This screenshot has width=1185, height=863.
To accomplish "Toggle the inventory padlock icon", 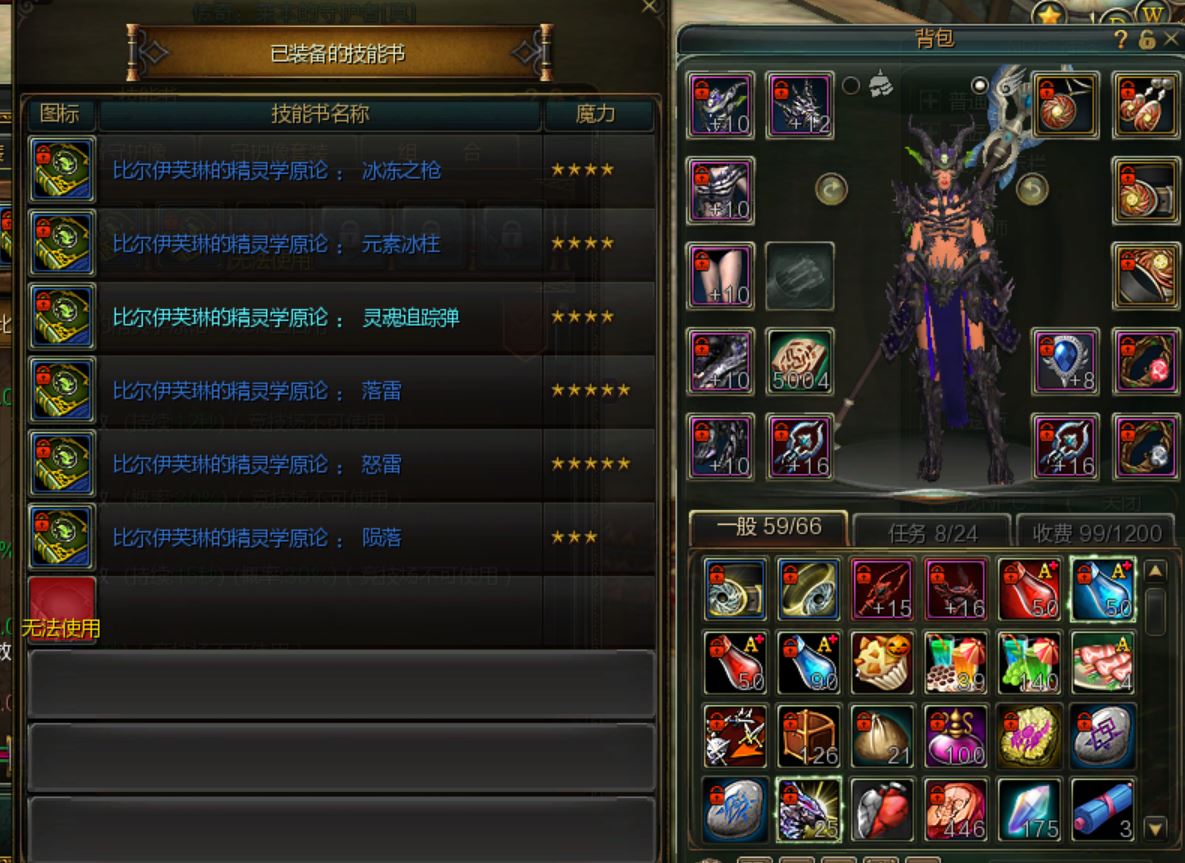I will [1147, 39].
